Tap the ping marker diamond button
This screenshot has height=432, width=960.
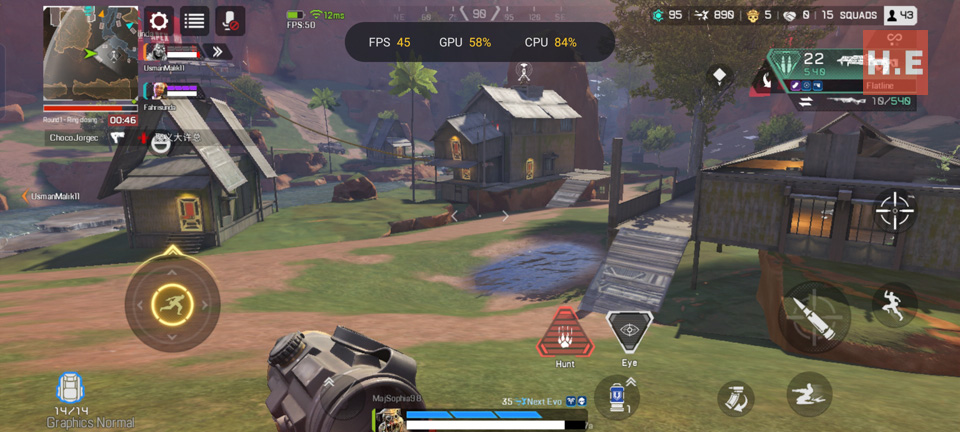tap(719, 76)
